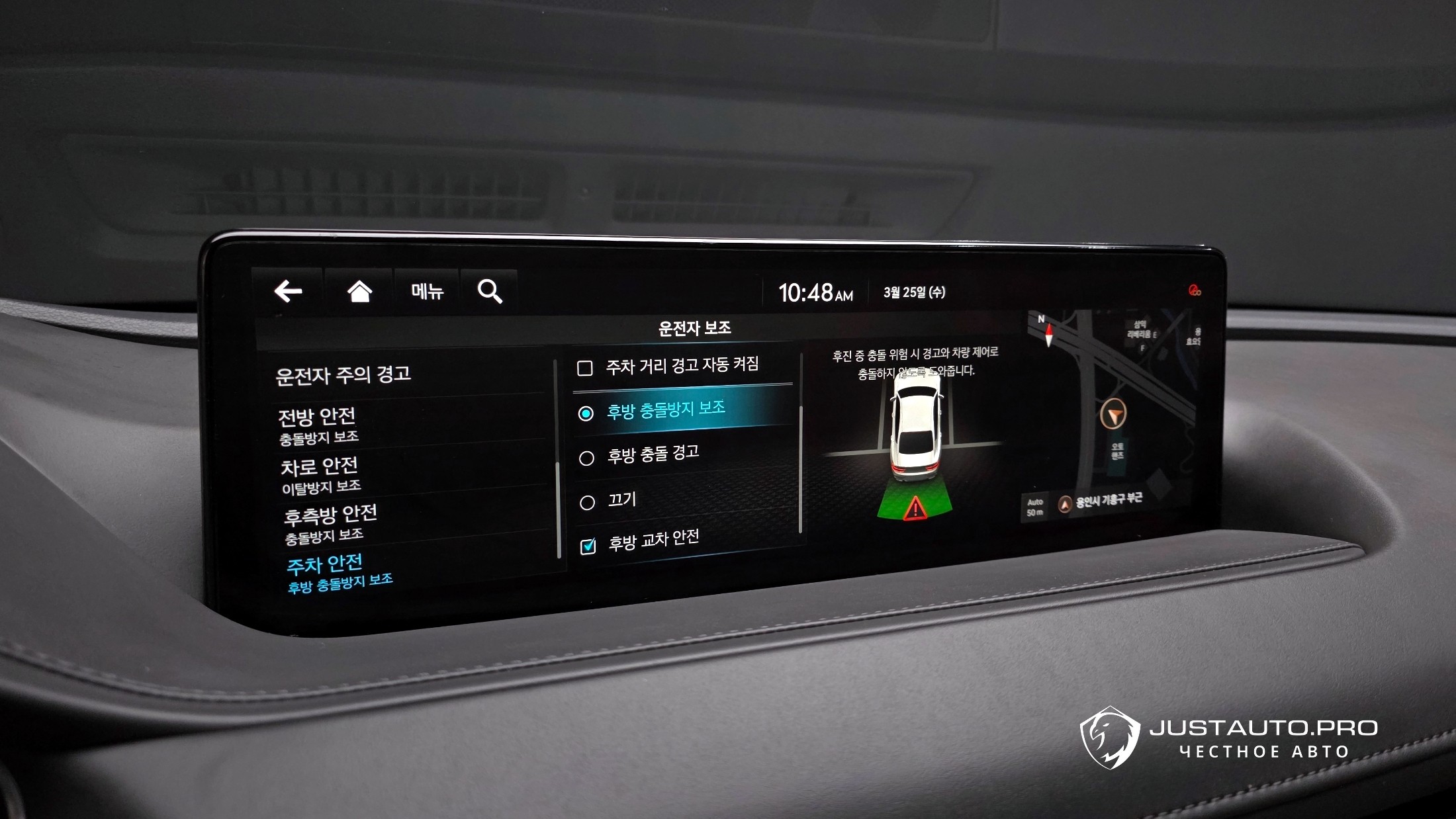Select 운전자 주의 경고 category

pyautogui.click(x=343, y=375)
